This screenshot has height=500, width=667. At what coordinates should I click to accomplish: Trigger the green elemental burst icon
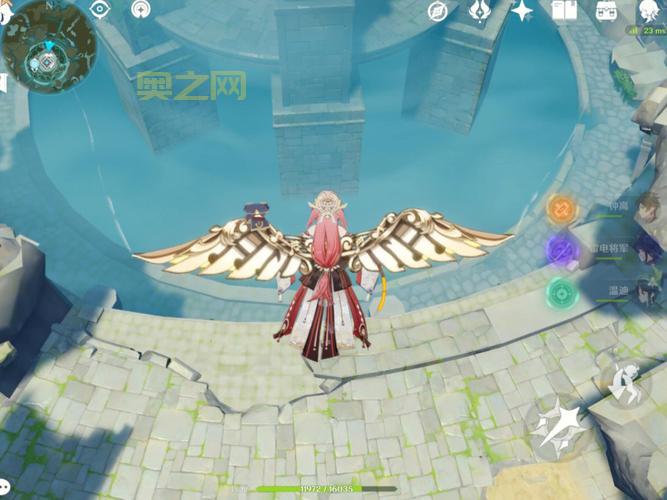[x=561, y=293]
